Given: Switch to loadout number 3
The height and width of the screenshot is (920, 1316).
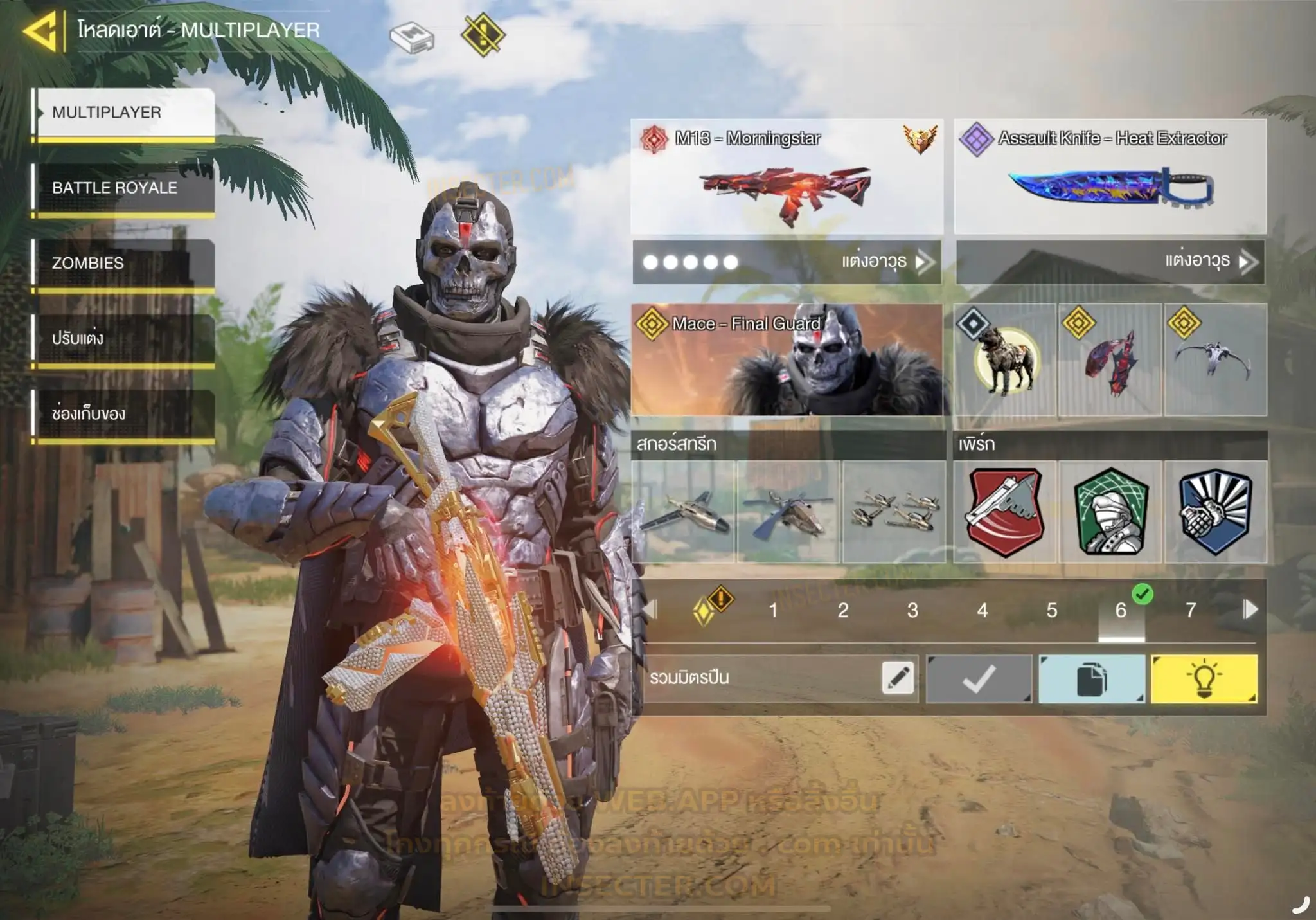Looking at the screenshot, I should click(x=912, y=610).
